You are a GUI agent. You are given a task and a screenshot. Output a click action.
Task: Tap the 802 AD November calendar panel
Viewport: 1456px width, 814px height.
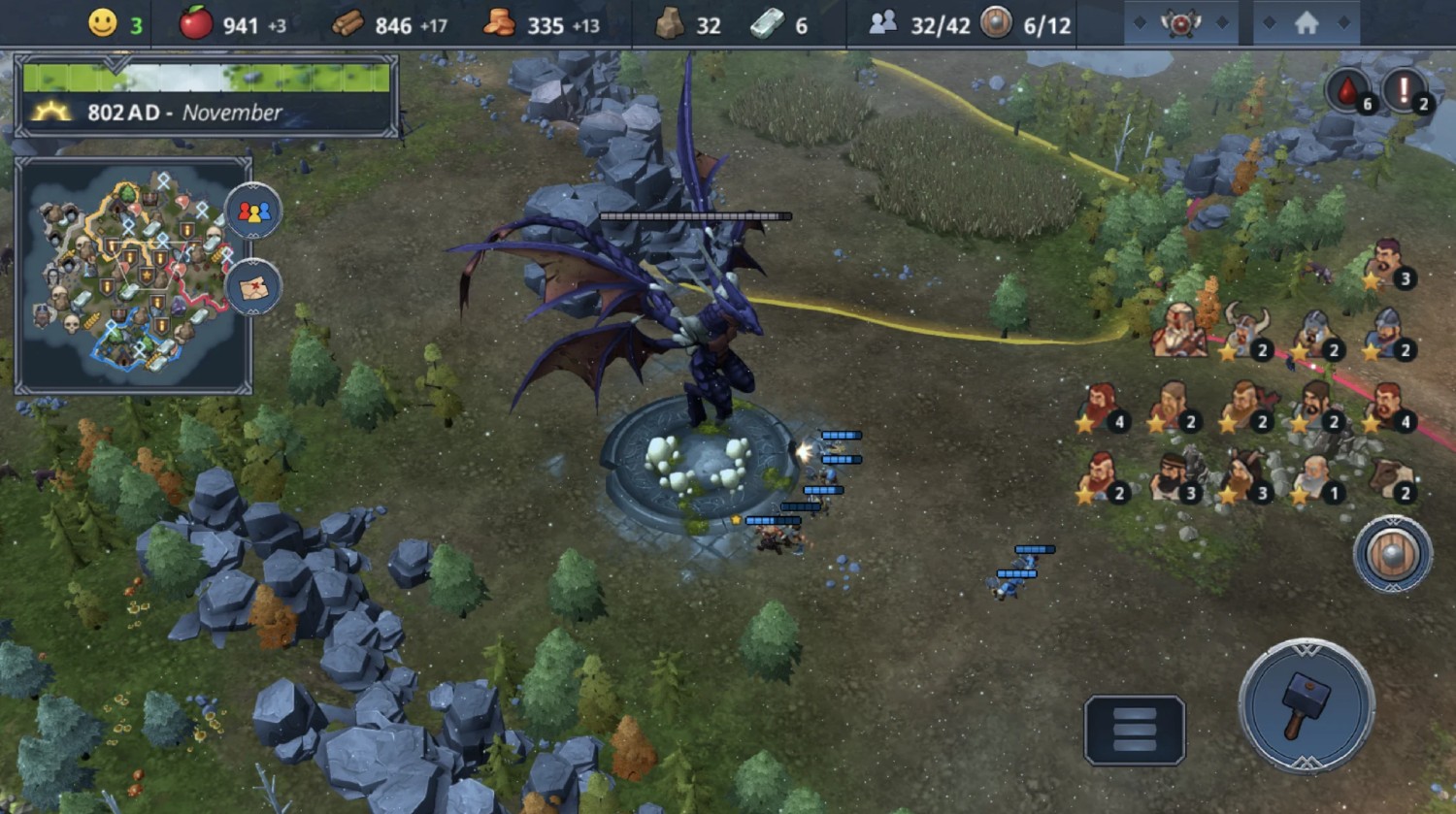tap(207, 98)
